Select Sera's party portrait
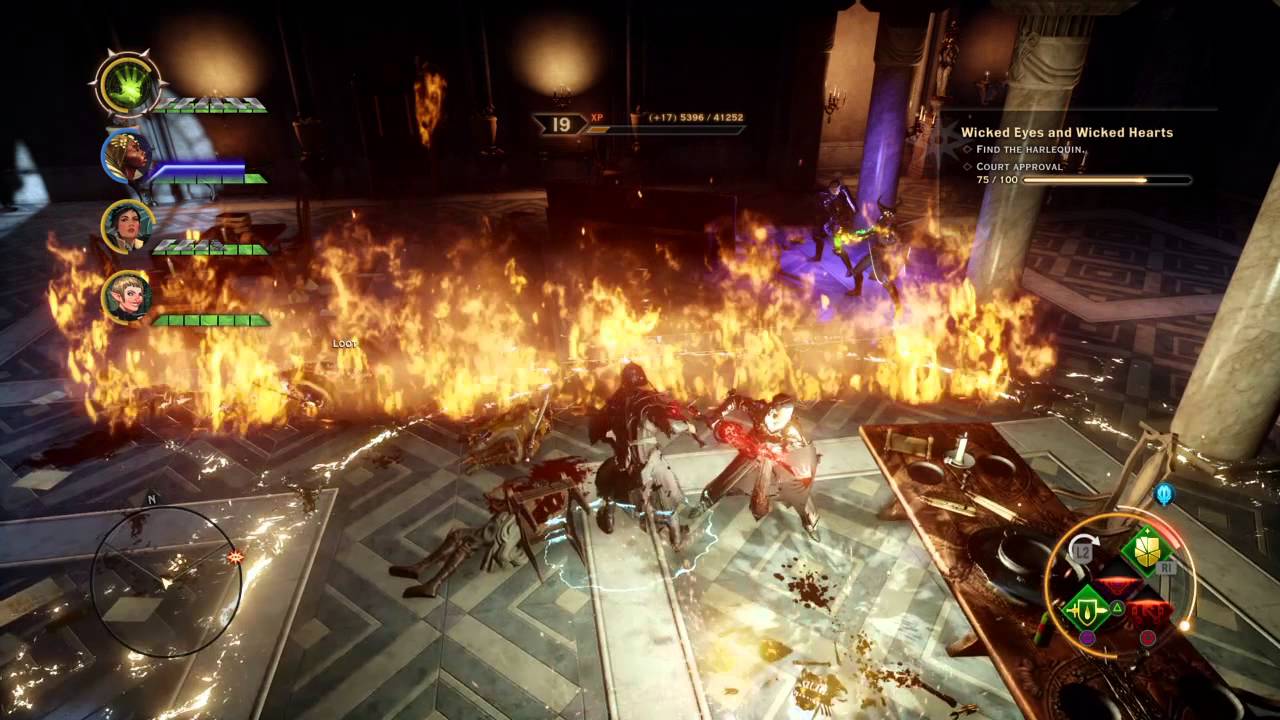The width and height of the screenshot is (1280, 720). pyautogui.click(x=127, y=297)
